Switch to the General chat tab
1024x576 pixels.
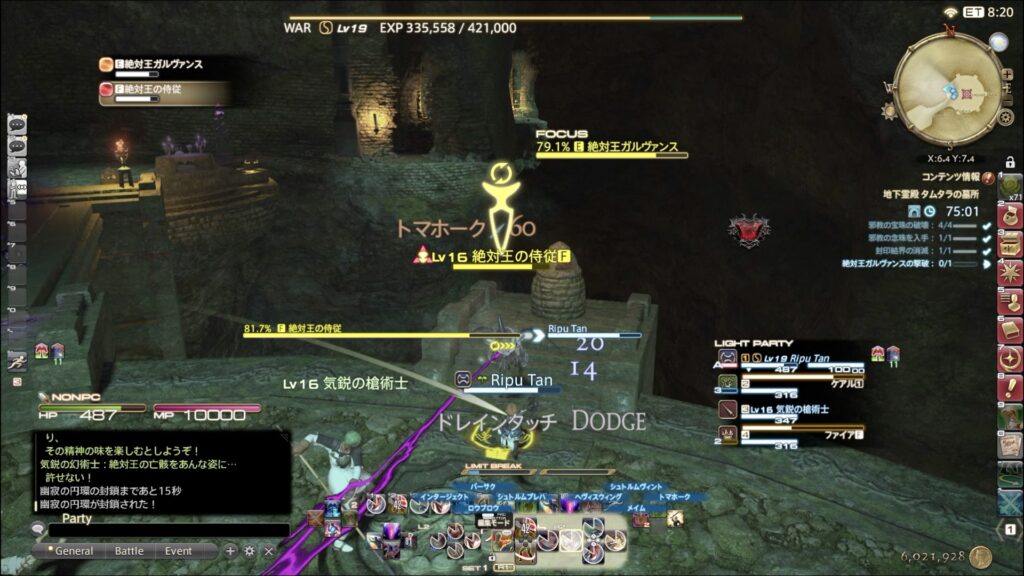point(74,551)
